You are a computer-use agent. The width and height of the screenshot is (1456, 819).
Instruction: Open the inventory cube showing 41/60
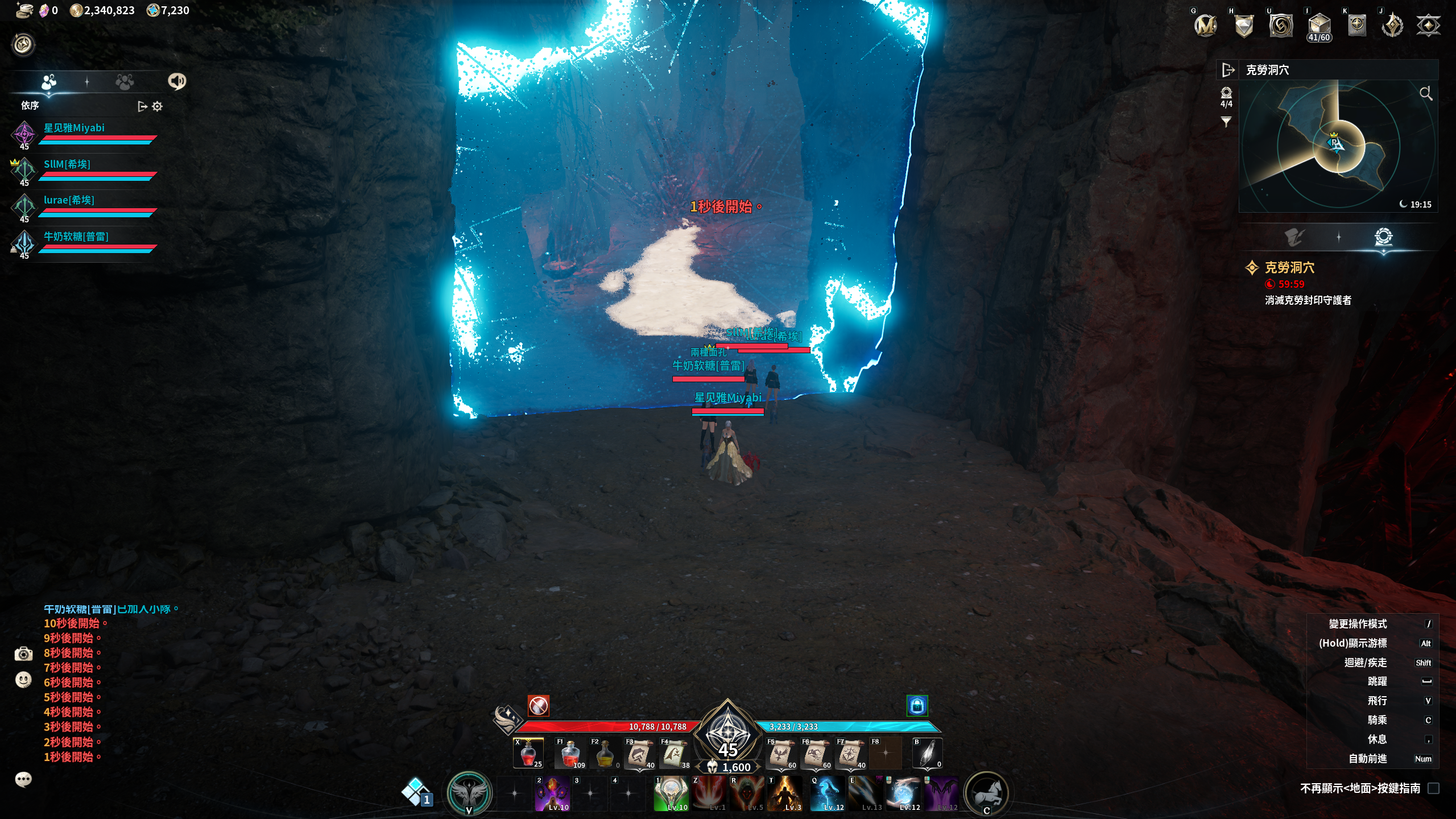(x=1319, y=26)
